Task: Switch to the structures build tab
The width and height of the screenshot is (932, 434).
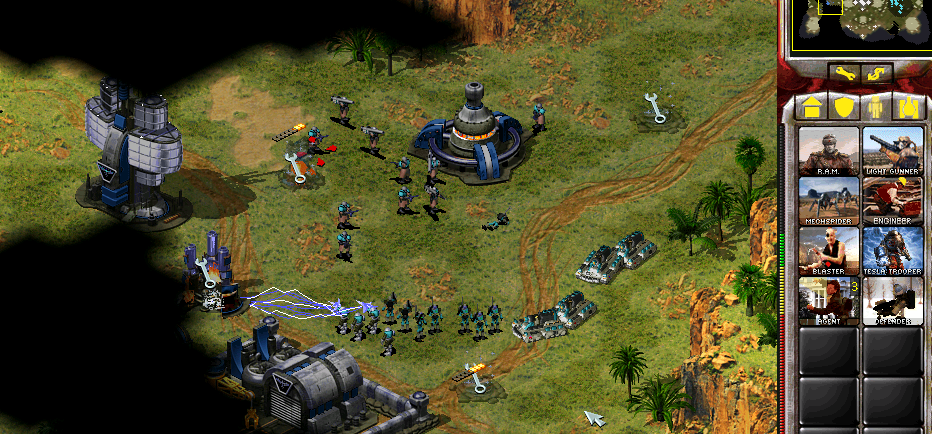Action: coord(810,107)
